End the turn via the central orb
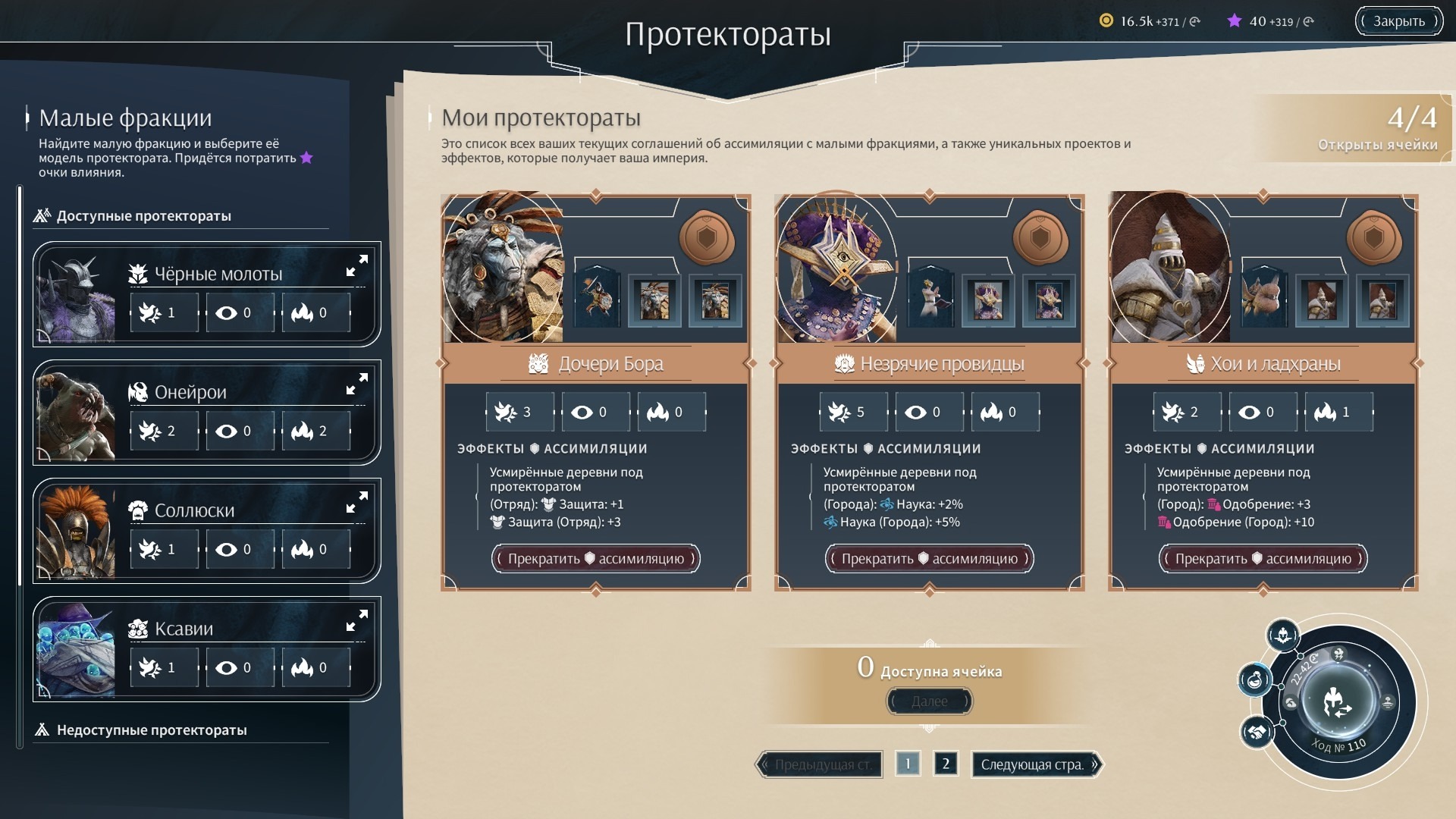This screenshot has width=1456, height=819. (1338, 701)
